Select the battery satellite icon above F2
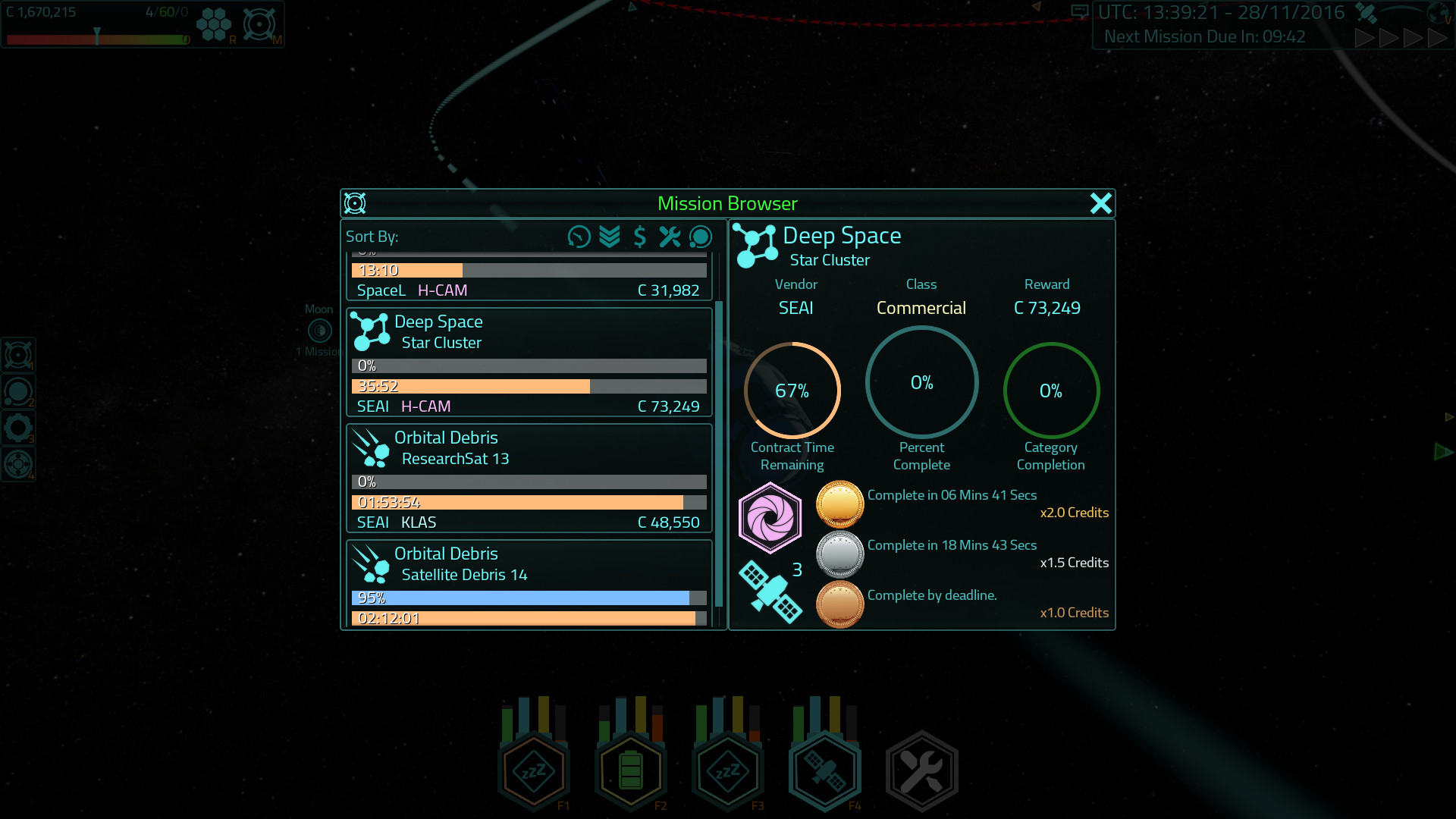Screen dimensions: 1456x819 [630, 770]
